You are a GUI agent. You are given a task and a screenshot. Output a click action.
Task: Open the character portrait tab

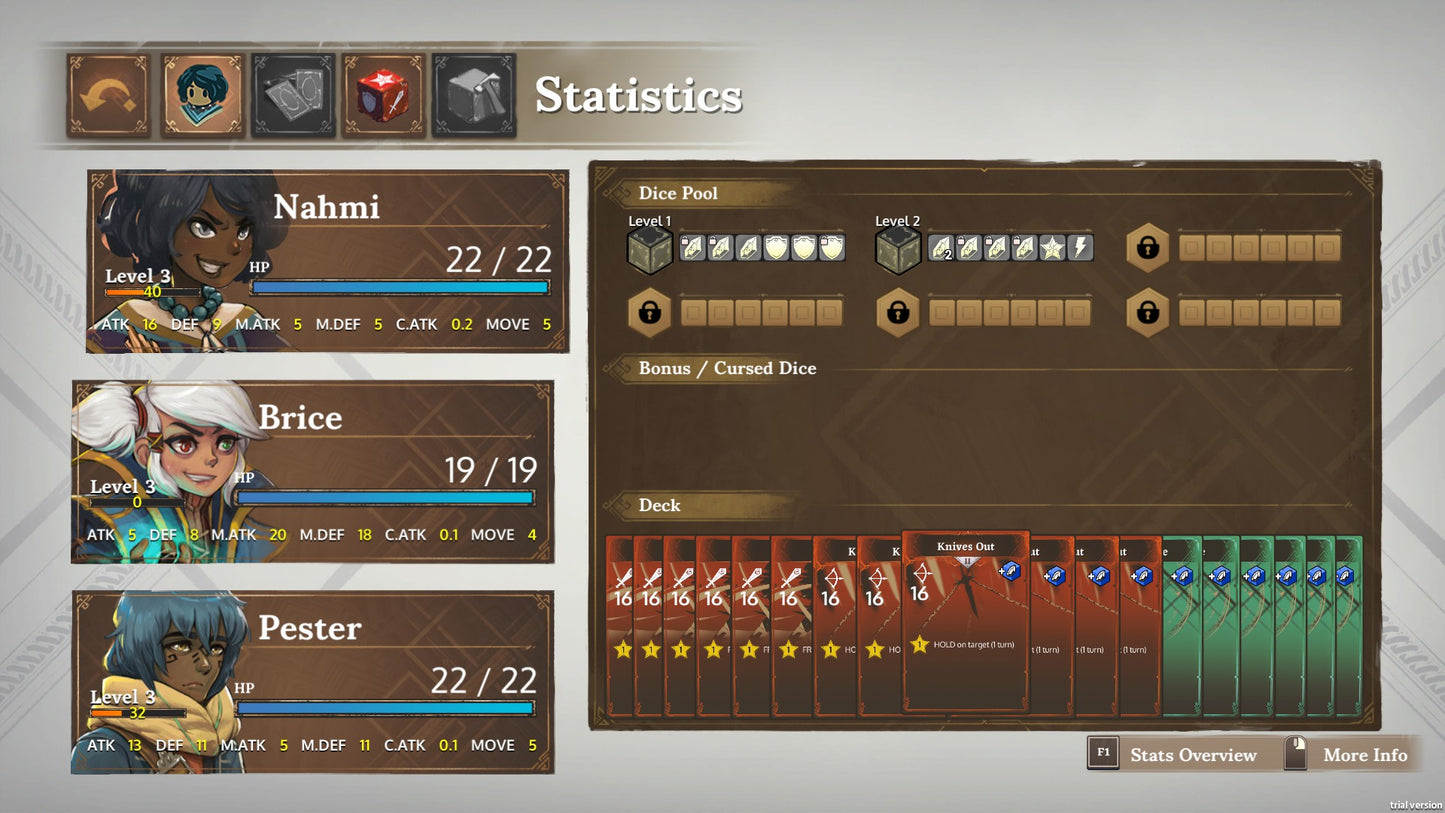[202, 95]
